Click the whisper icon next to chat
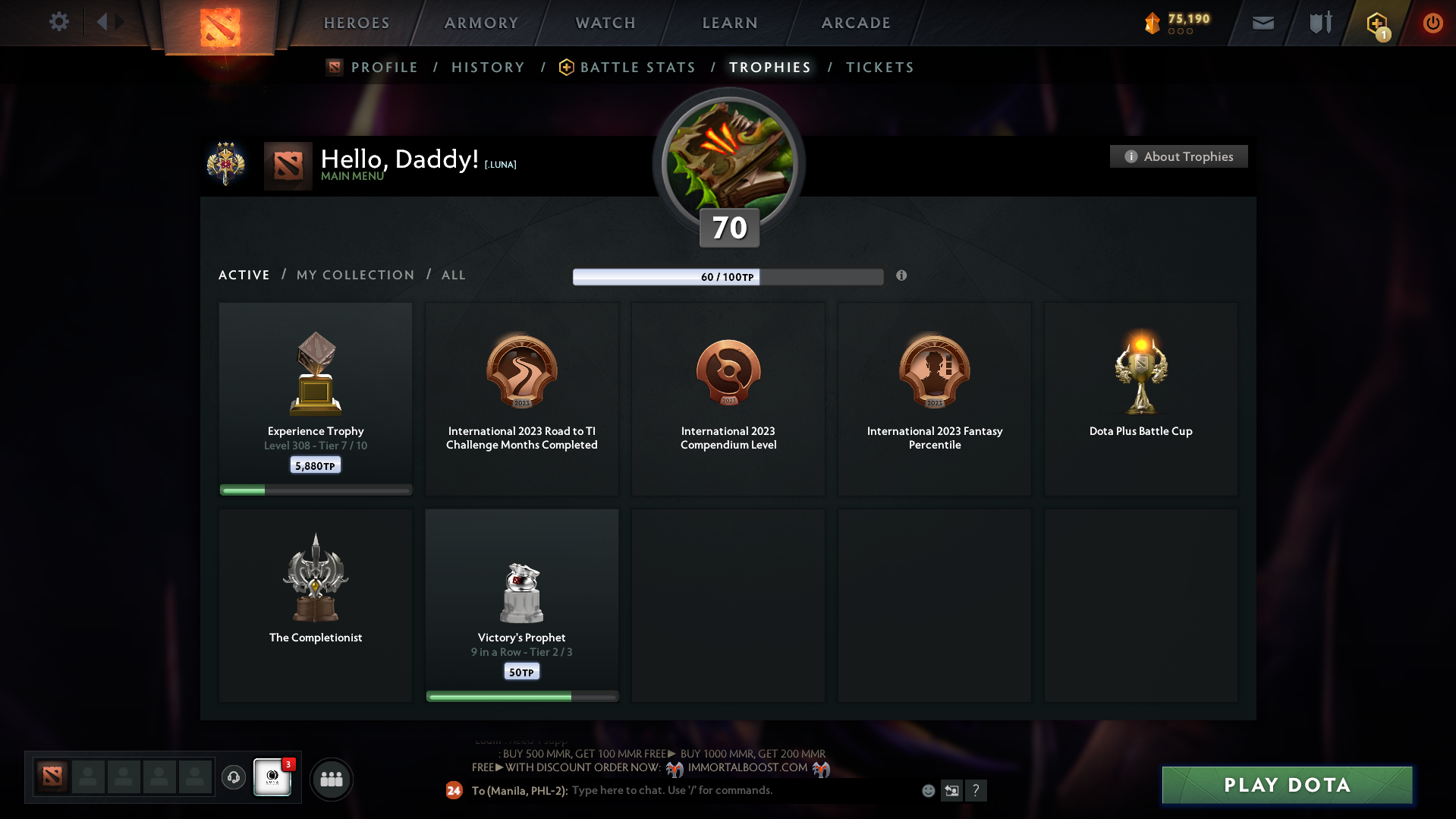 952,790
